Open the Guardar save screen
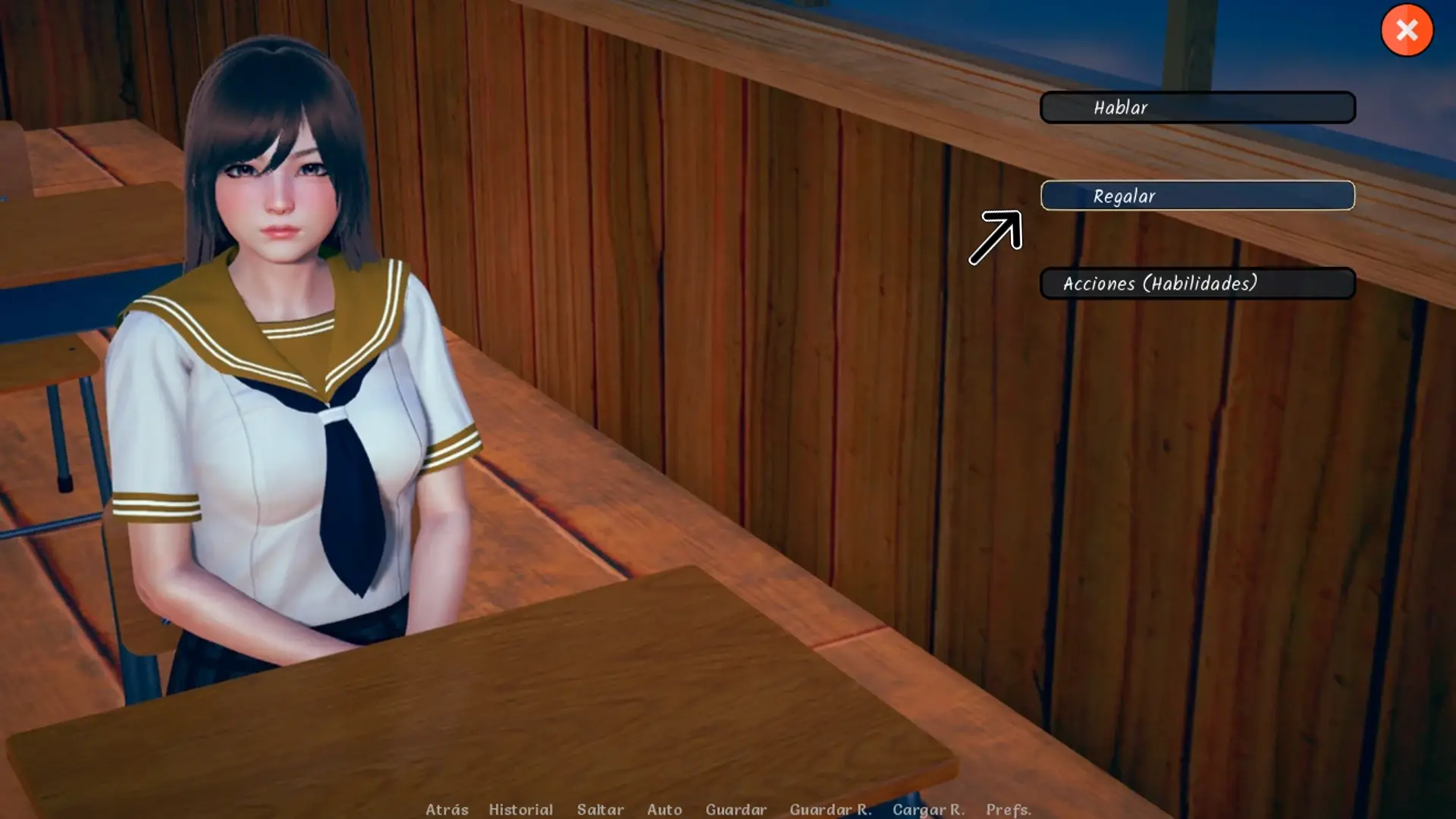Viewport: 1456px width, 819px height. point(736,809)
